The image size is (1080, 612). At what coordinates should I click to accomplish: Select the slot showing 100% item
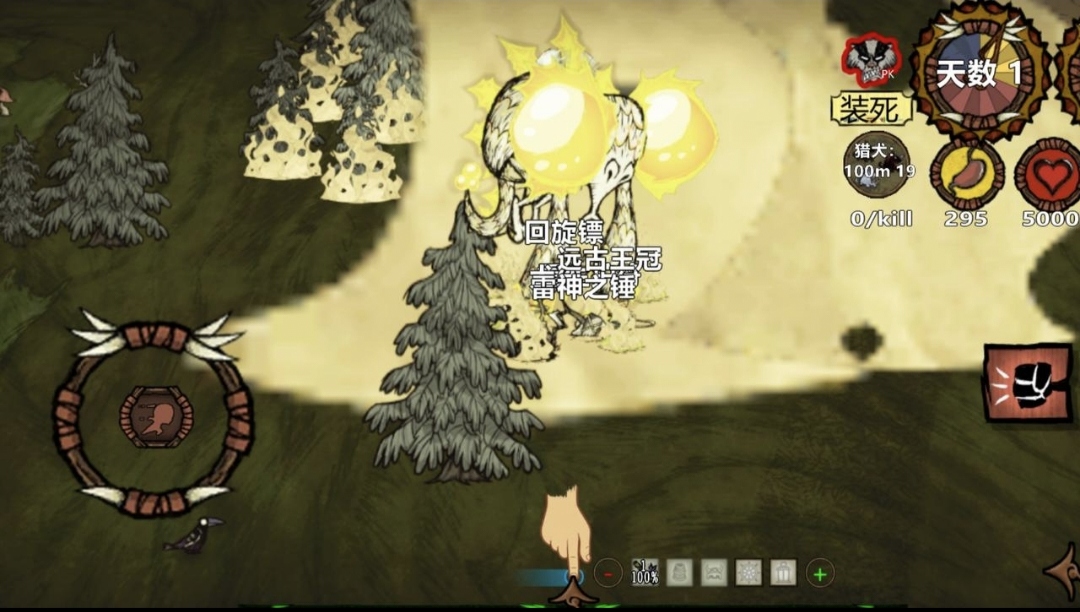click(x=645, y=573)
